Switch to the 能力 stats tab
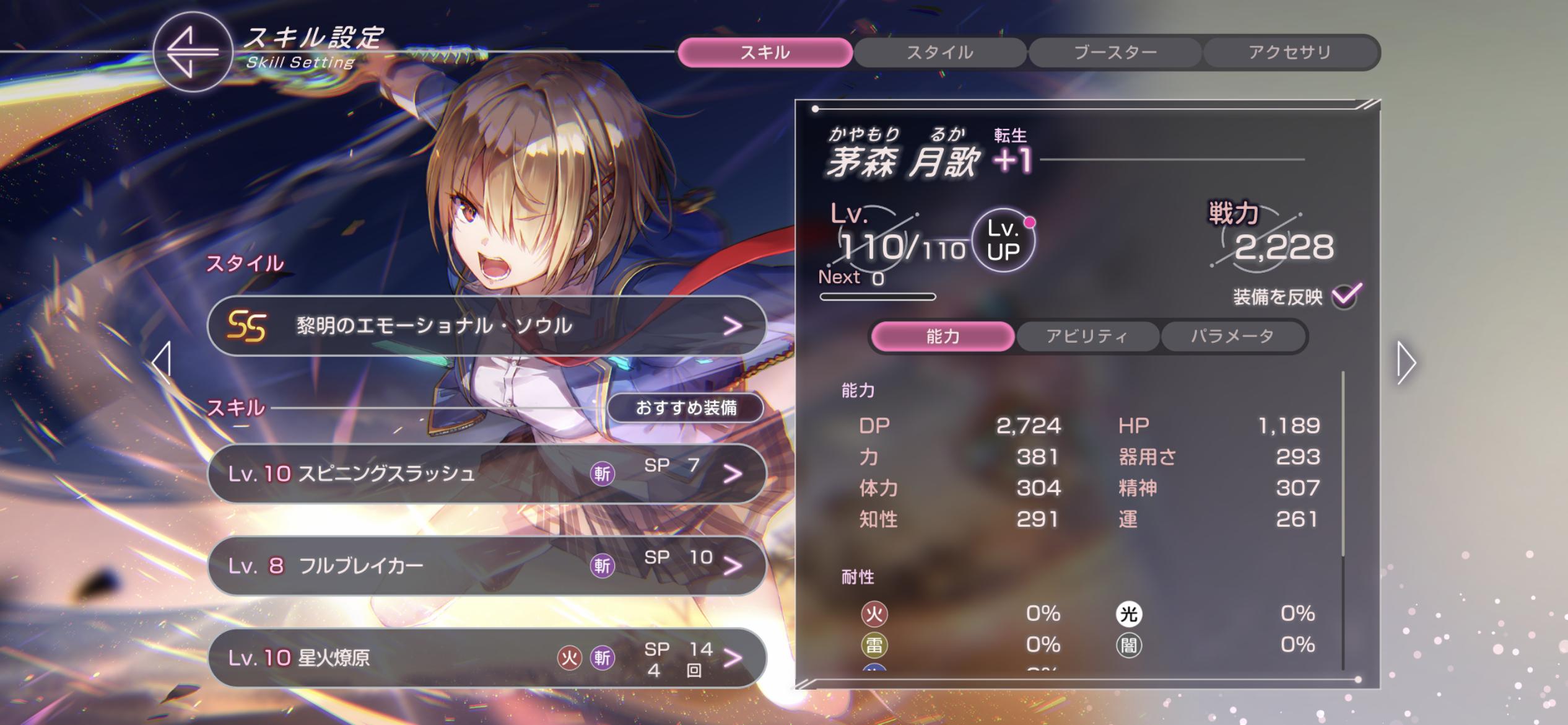Viewport: 1568px width, 725px height. (x=943, y=336)
